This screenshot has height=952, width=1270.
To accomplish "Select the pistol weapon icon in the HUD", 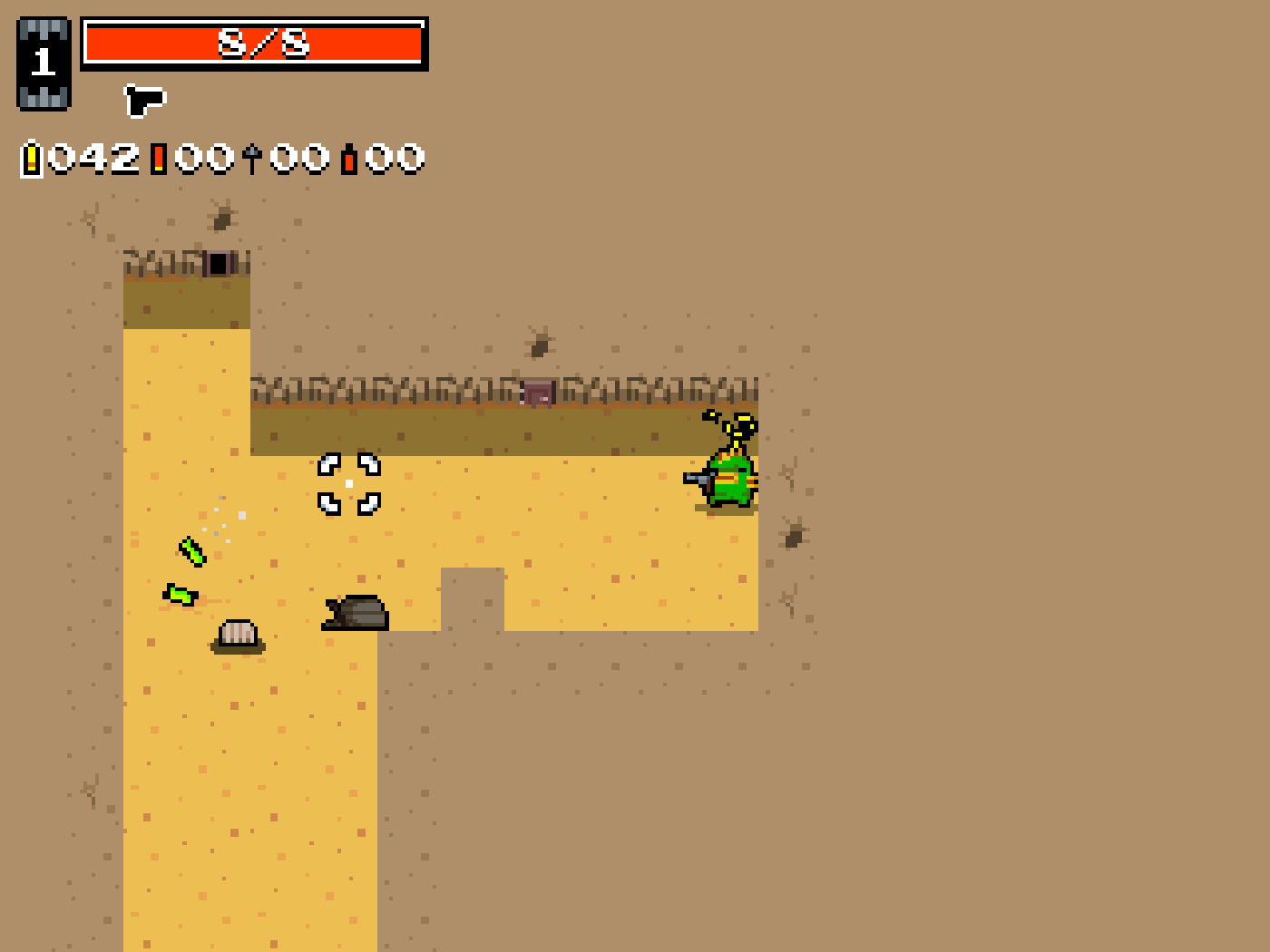I will click(x=145, y=100).
